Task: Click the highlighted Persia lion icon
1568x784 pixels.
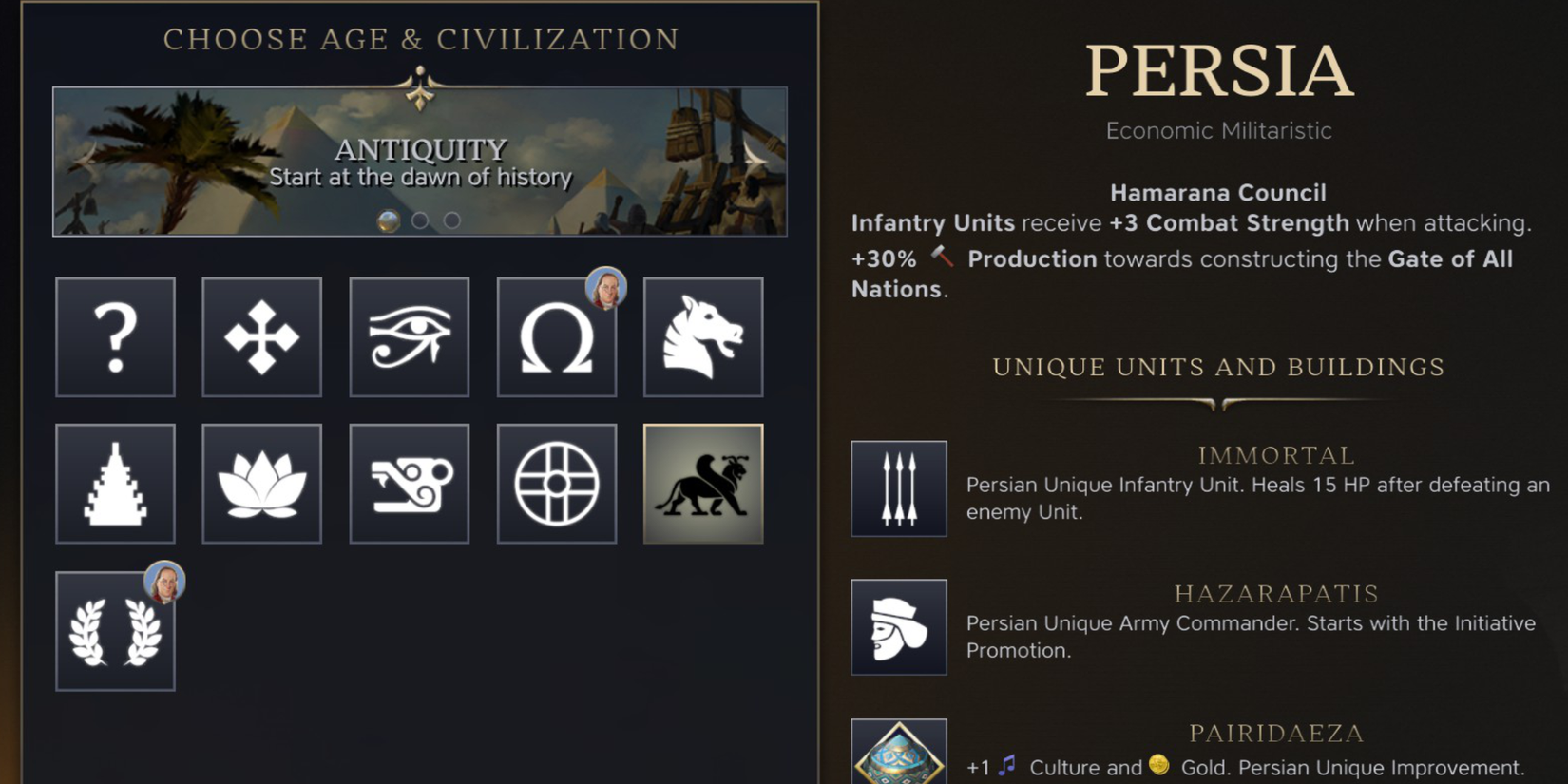Action: [x=703, y=483]
